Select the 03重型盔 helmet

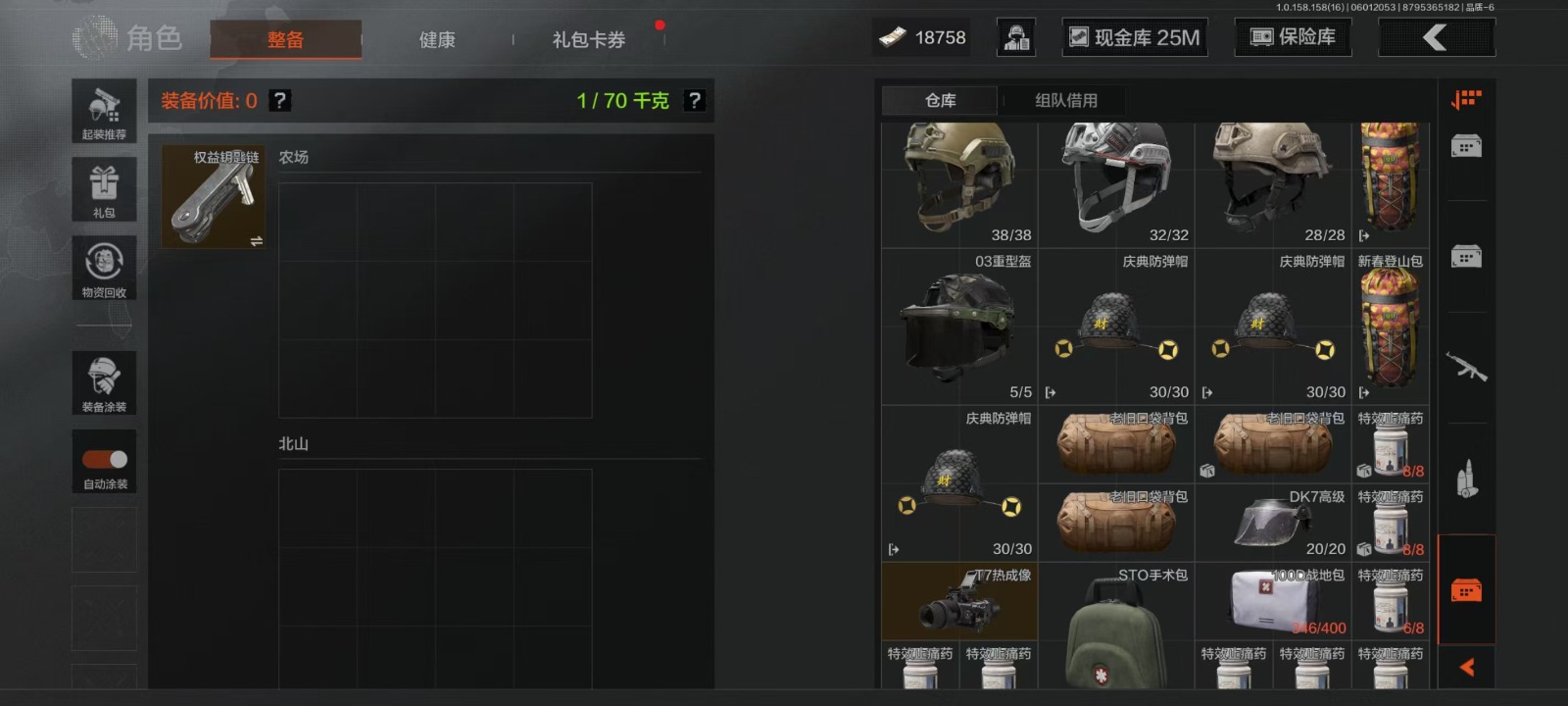[959, 327]
